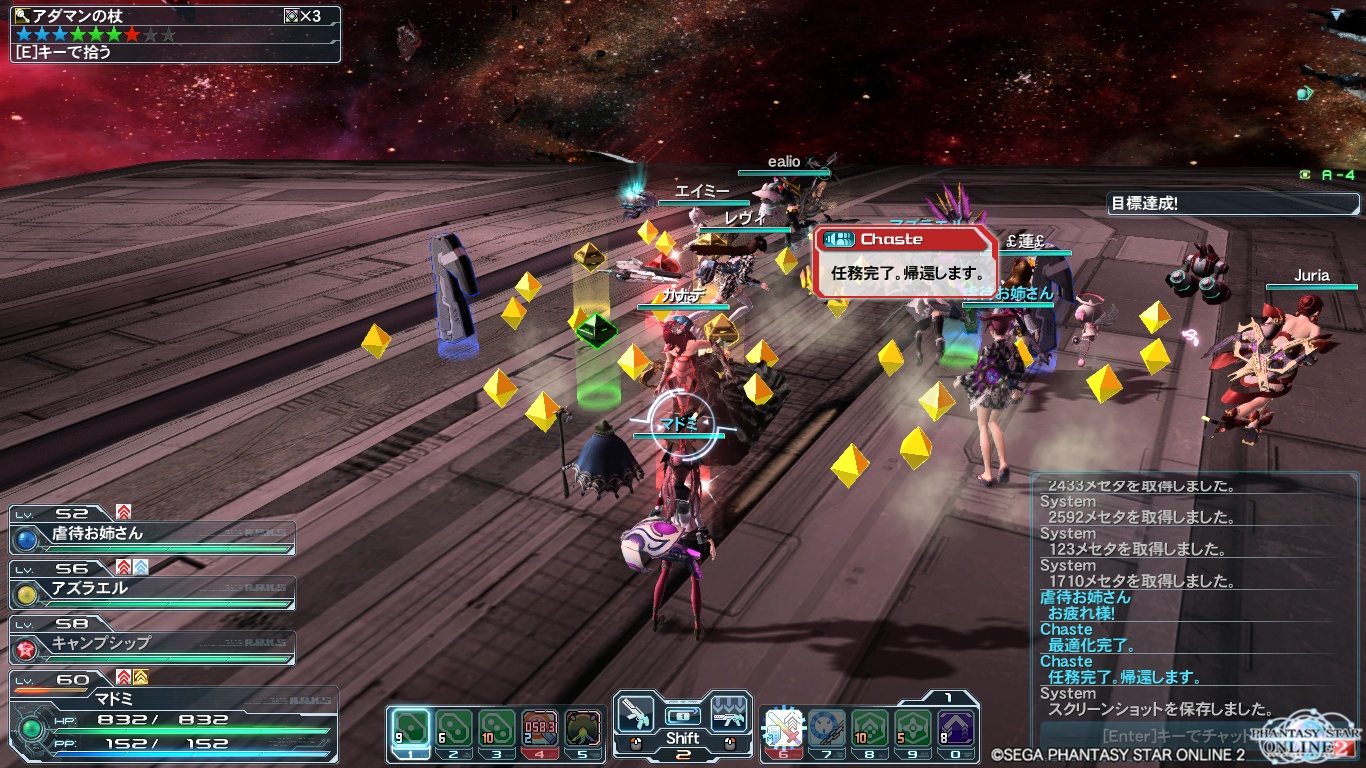Viewport: 1366px width, 768px height.
Task: Use the purple arrow item in slot 0
Action: (955, 727)
